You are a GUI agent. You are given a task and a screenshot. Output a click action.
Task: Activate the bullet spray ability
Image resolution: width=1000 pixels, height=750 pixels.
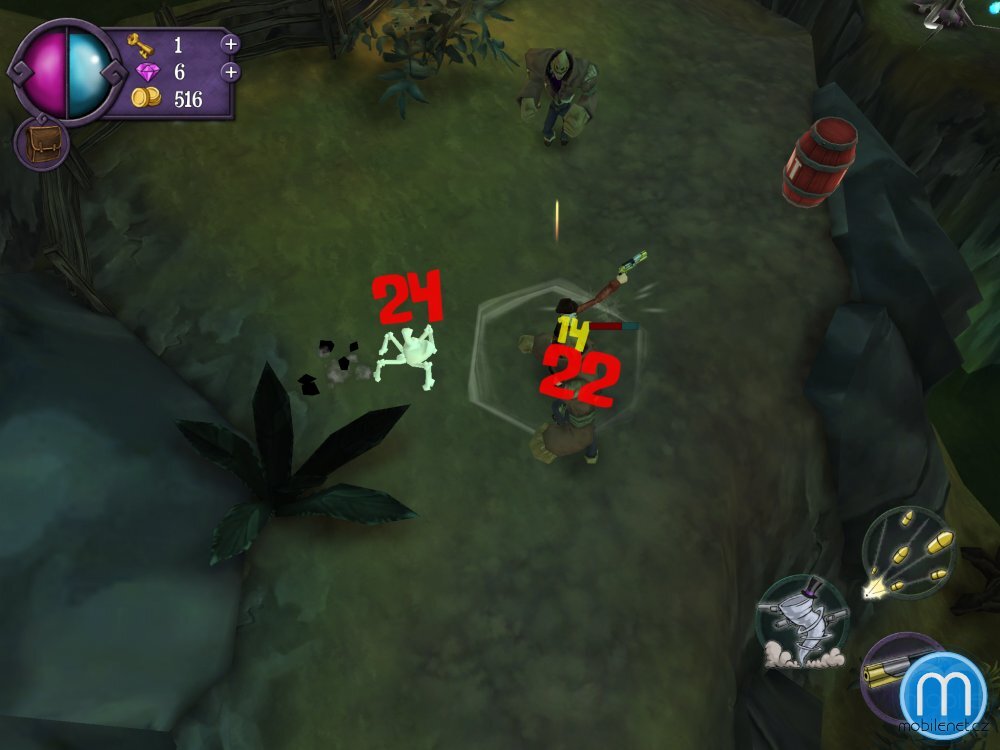coord(908,554)
